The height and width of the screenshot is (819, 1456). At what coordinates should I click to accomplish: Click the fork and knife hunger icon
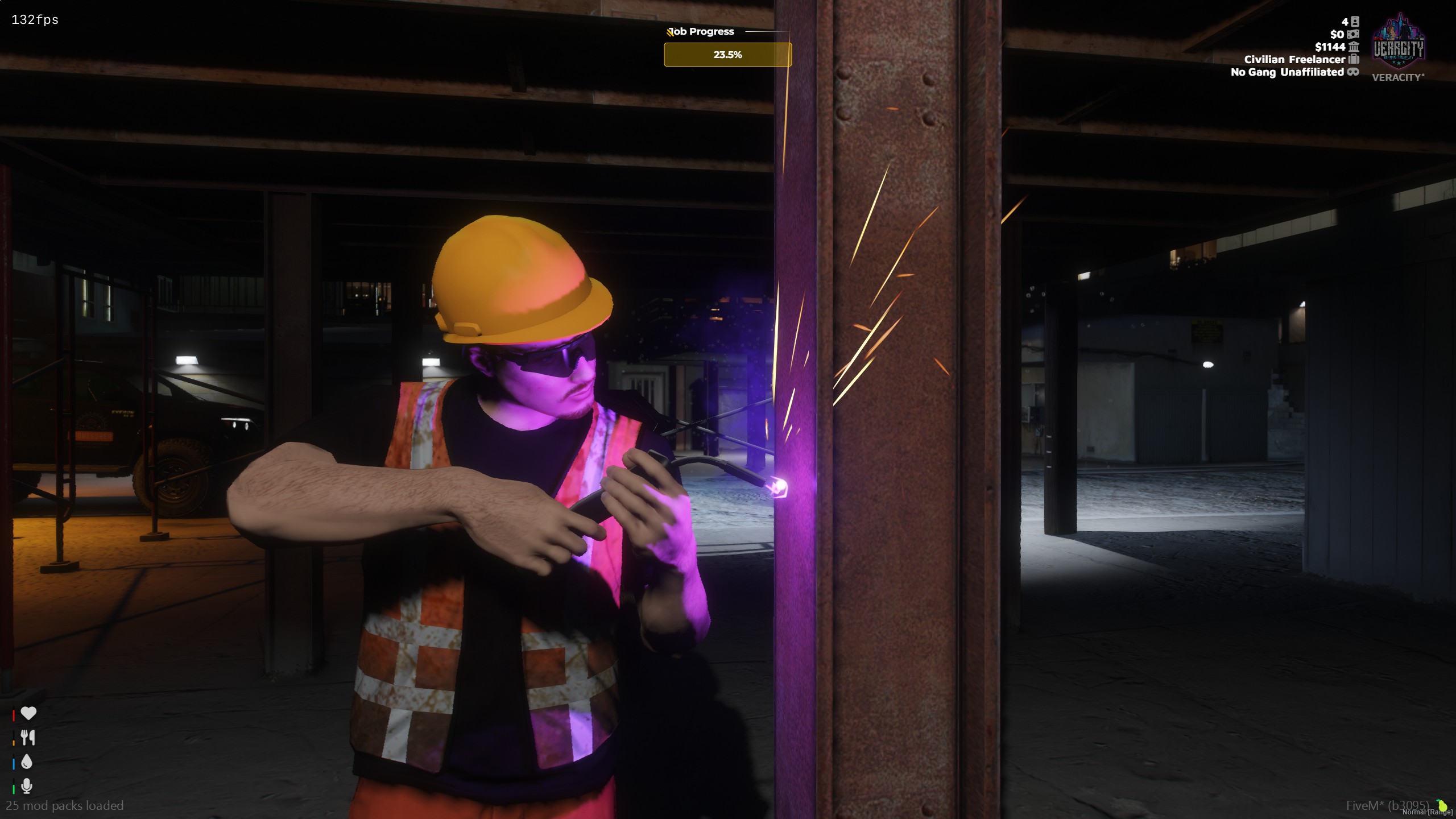click(x=27, y=738)
